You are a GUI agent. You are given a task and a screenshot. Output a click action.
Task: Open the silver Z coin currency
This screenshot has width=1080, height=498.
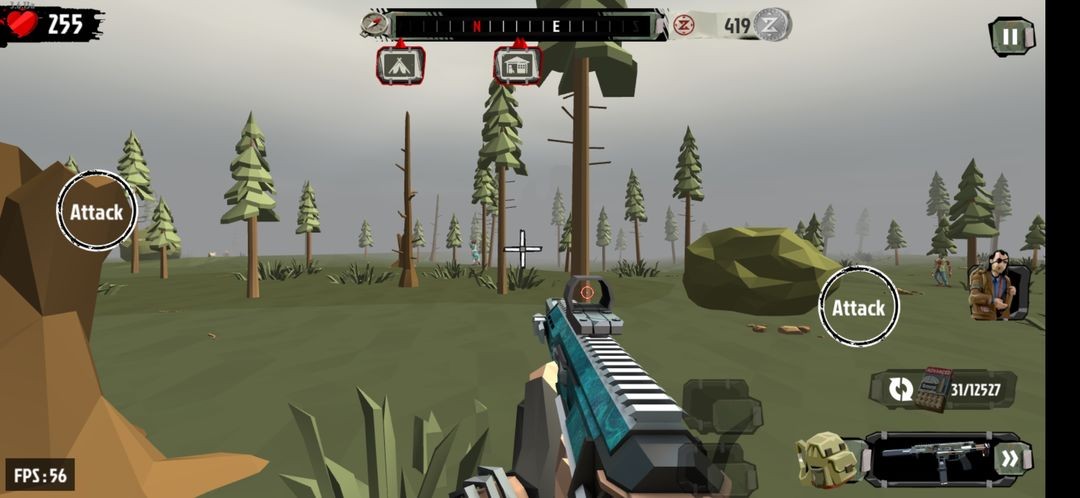coord(772,25)
